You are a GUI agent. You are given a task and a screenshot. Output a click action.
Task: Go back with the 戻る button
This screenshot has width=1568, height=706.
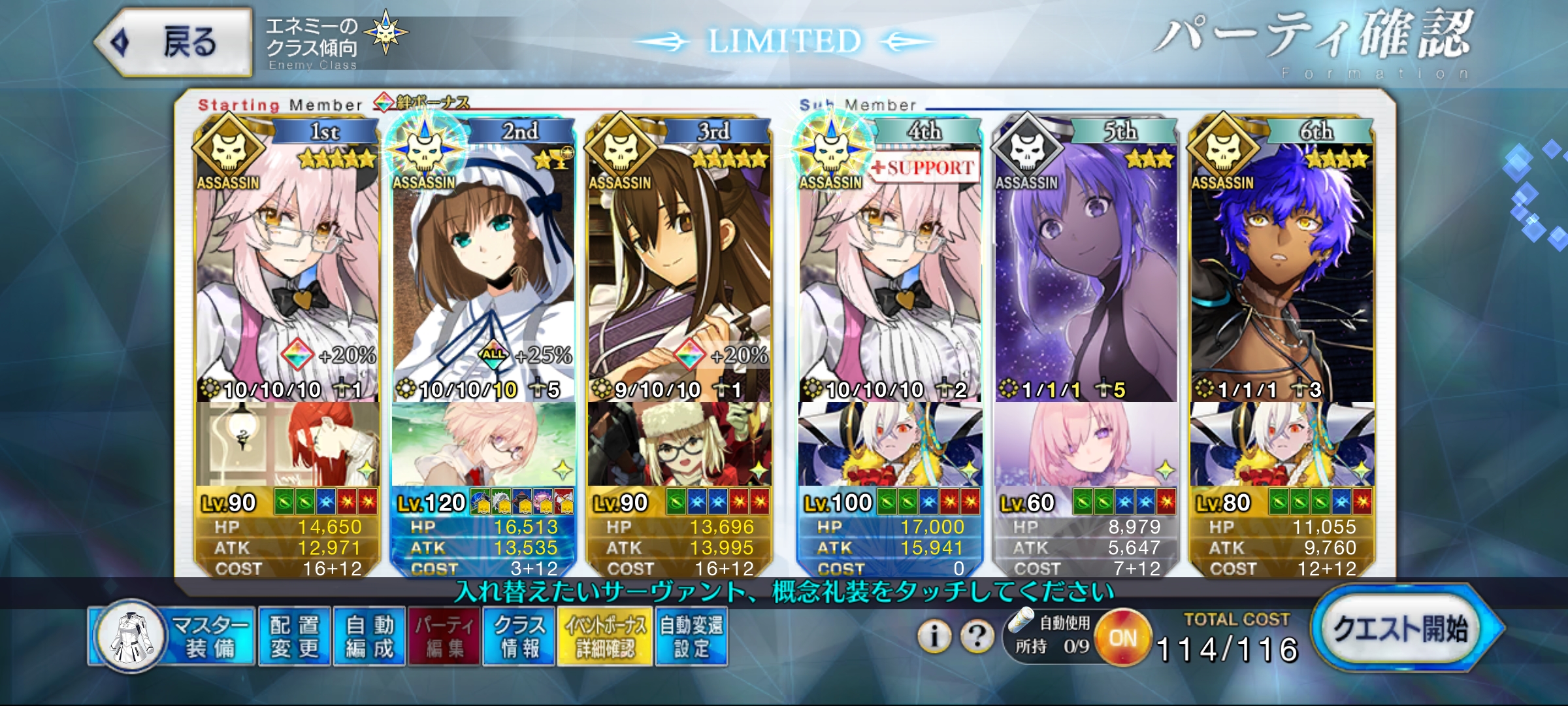174,42
